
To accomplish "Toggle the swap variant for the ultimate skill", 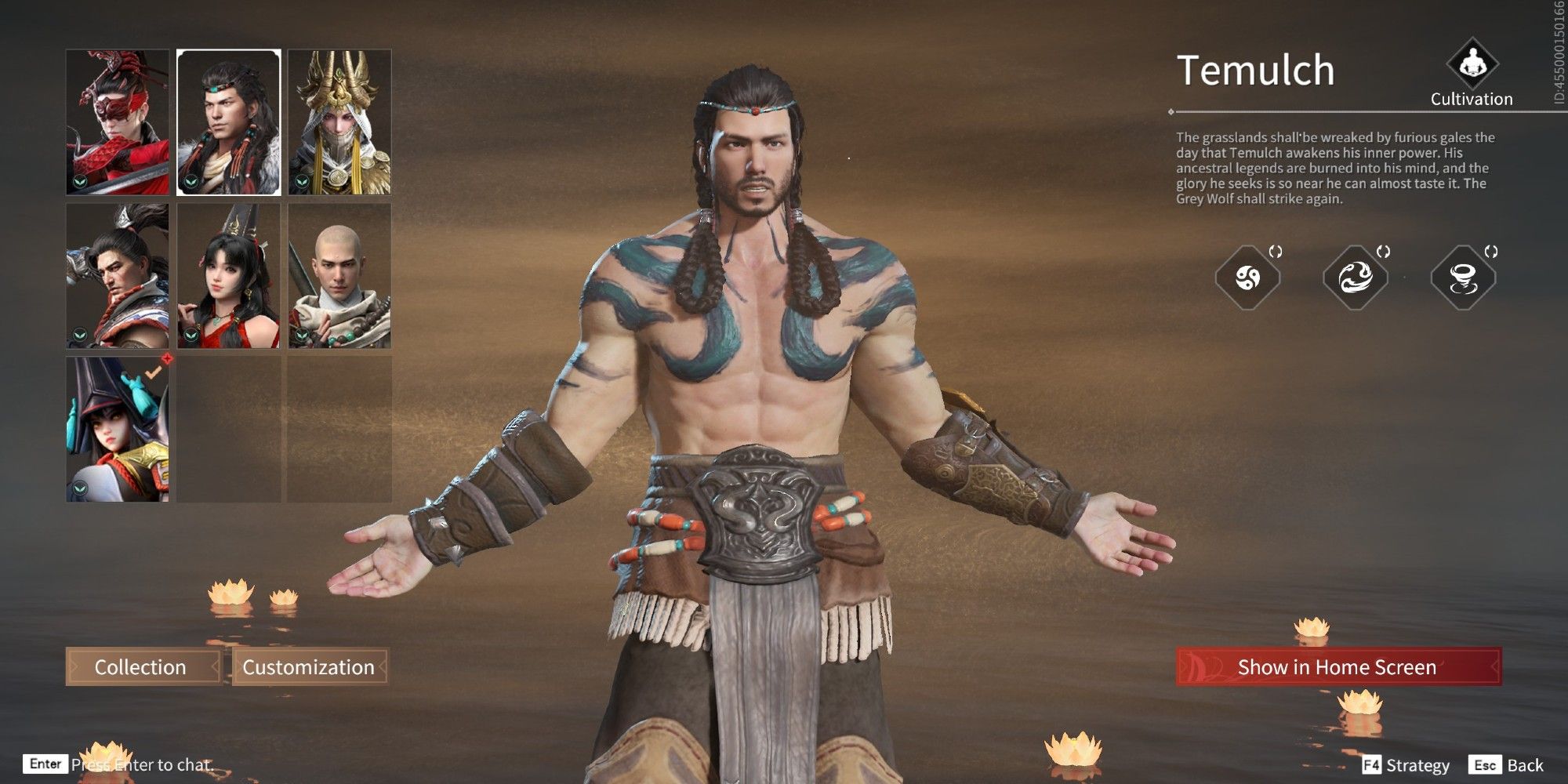I will (x=1491, y=251).
